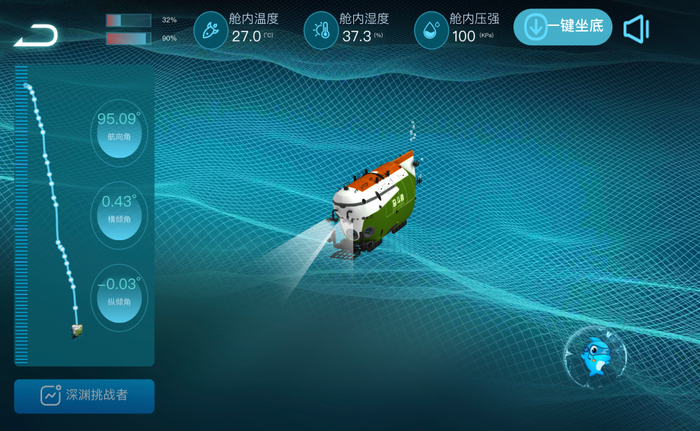Open the 深渊挑战者 button

84,396
